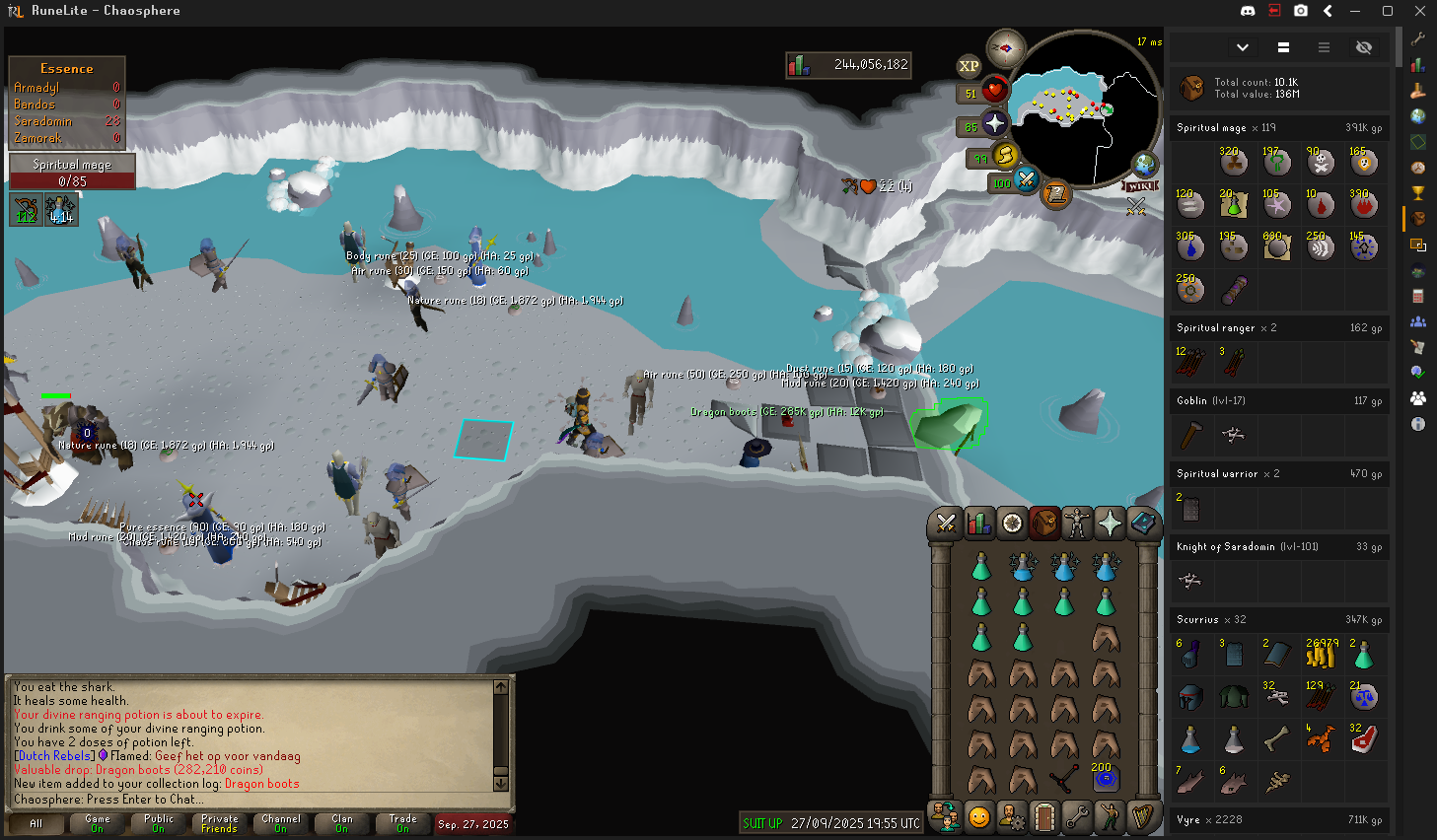Image resolution: width=1437 pixels, height=840 pixels.
Task: Activate the Quick Prayers orb
Action: pyautogui.click(x=994, y=123)
